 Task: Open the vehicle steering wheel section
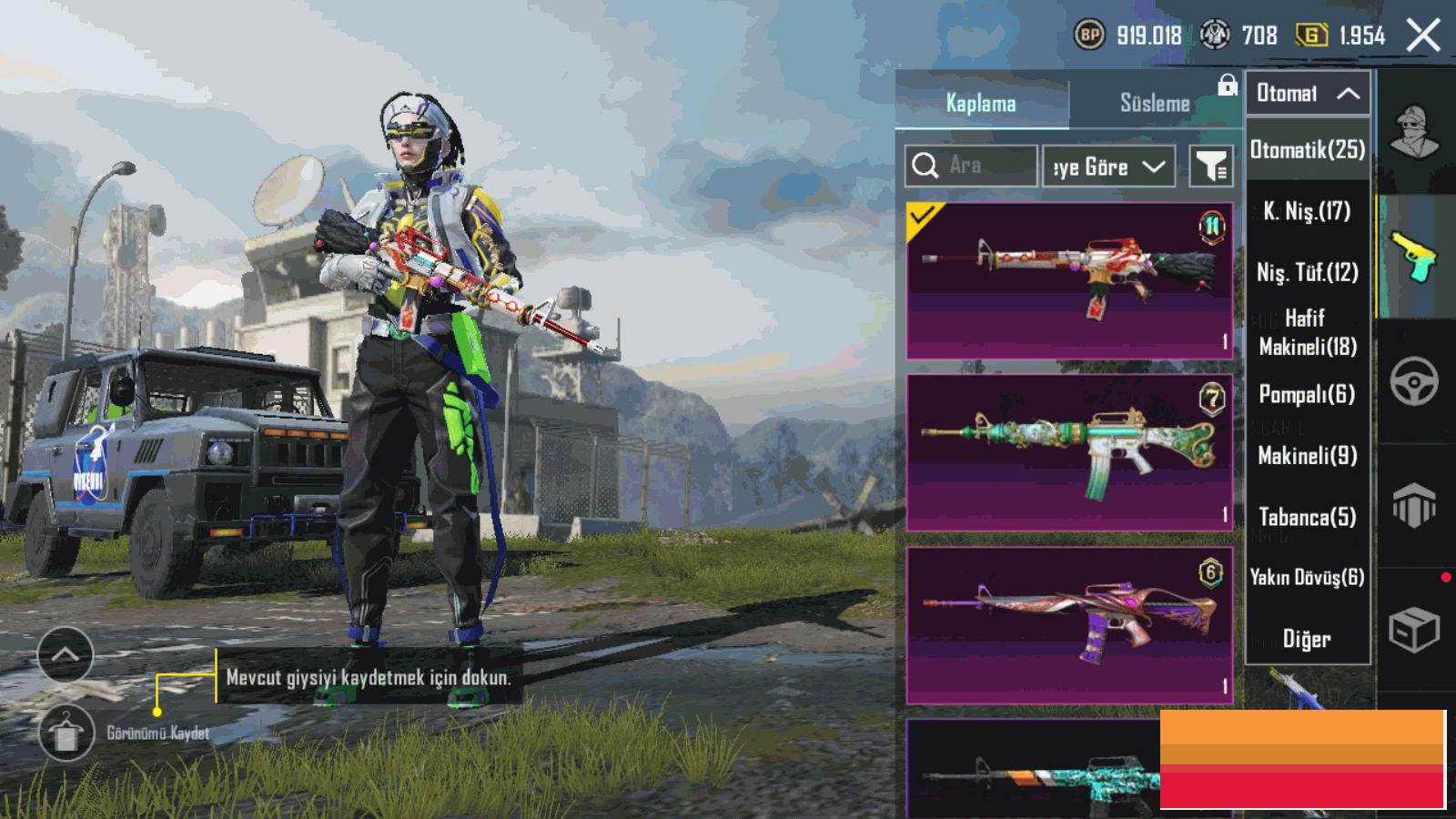(1414, 381)
